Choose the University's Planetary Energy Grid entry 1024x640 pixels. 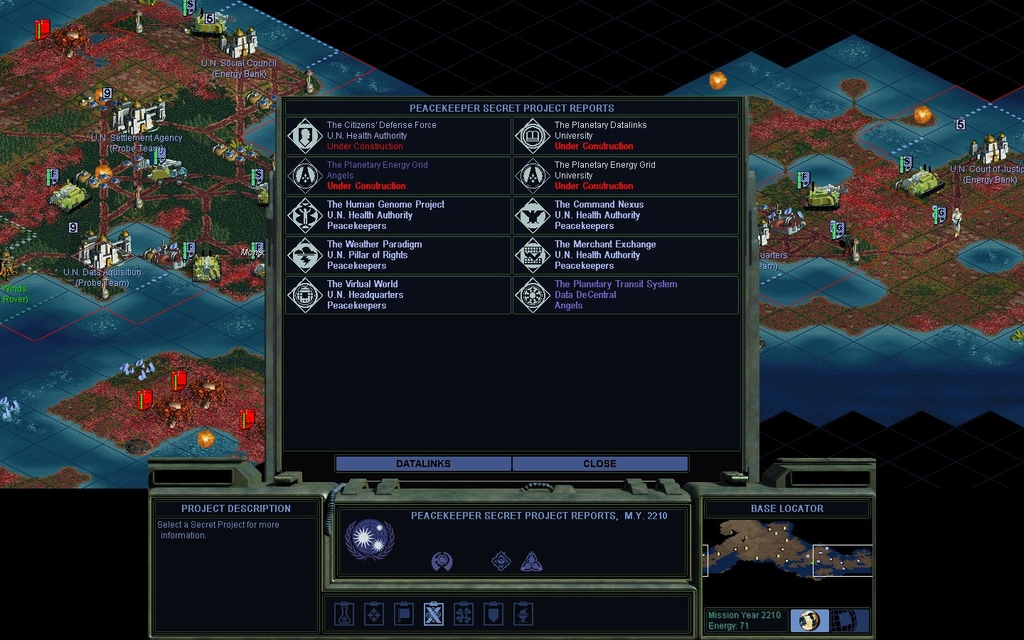click(626, 176)
